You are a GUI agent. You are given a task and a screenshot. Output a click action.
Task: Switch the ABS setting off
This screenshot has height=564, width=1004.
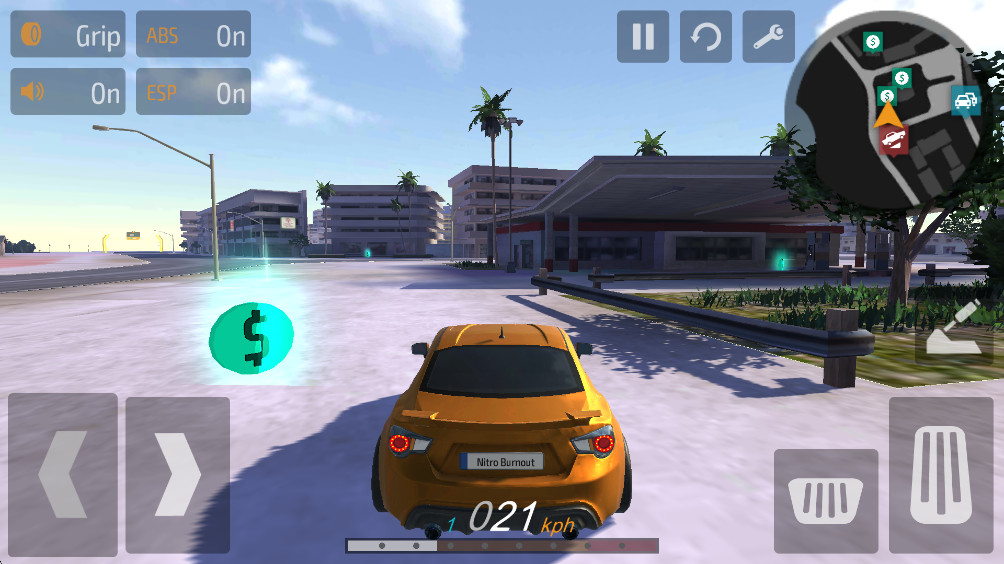pos(193,35)
